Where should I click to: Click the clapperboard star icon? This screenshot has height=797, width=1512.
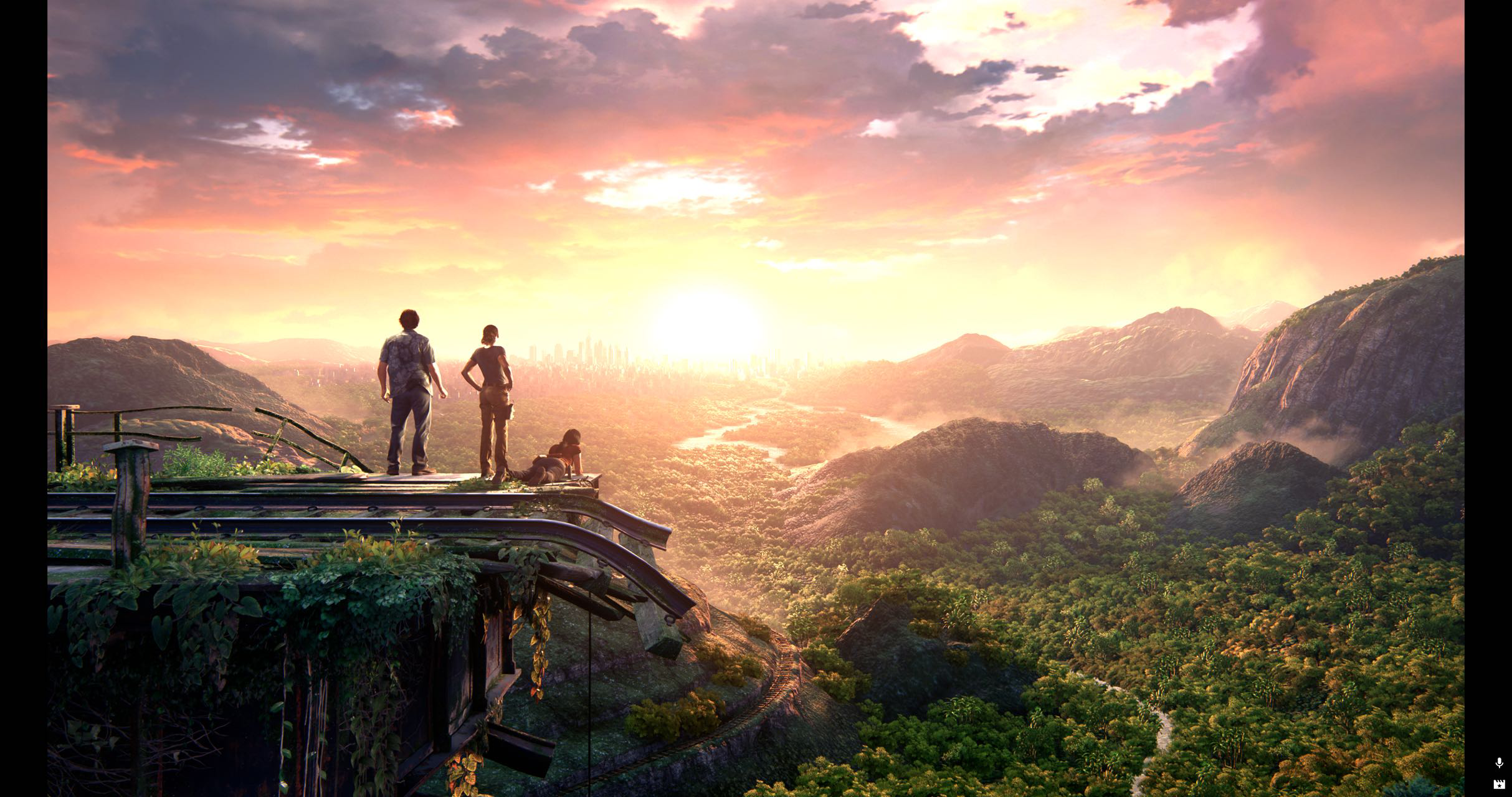(1499, 784)
